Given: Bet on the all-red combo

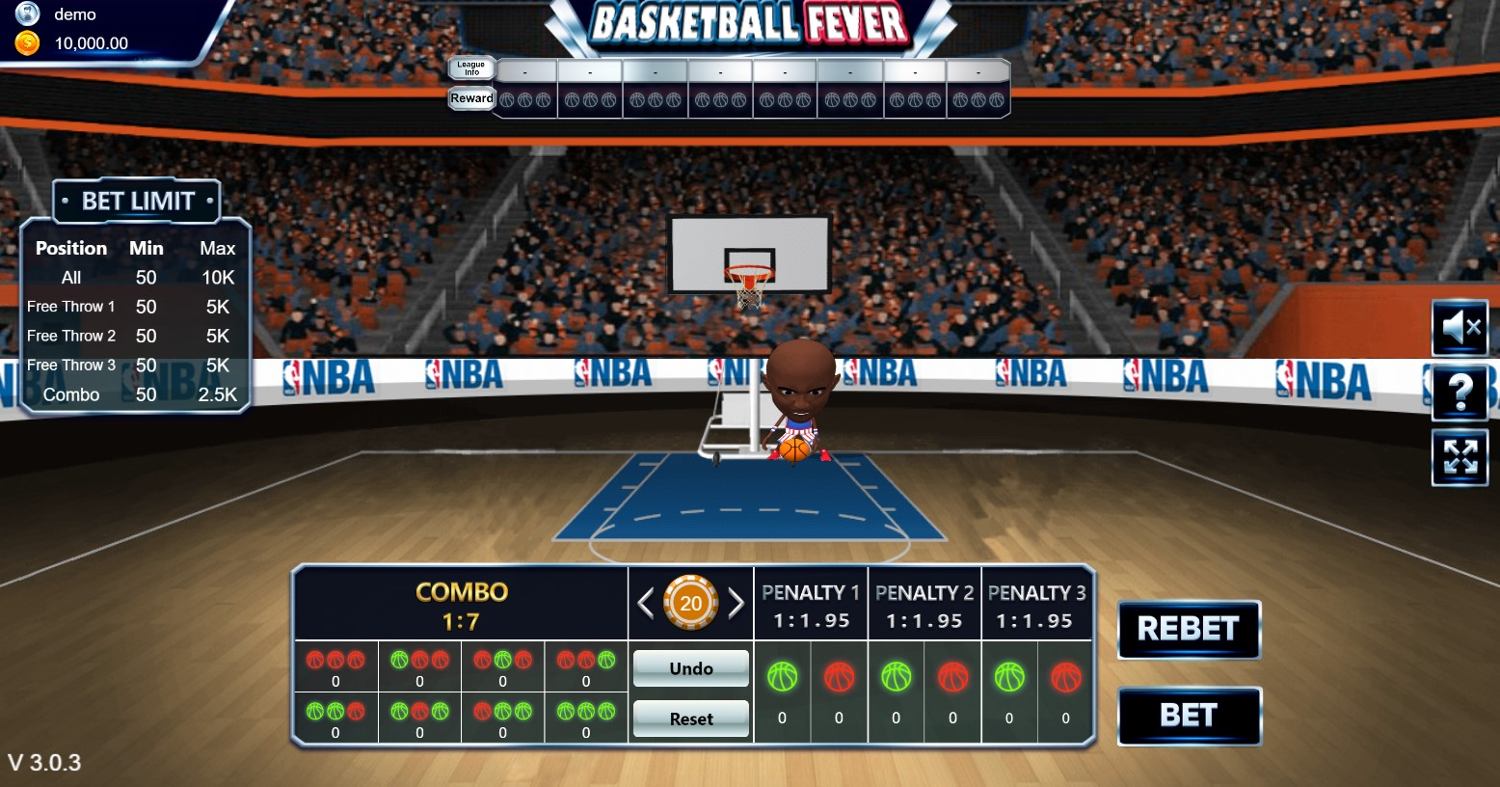Looking at the screenshot, I should (335, 667).
